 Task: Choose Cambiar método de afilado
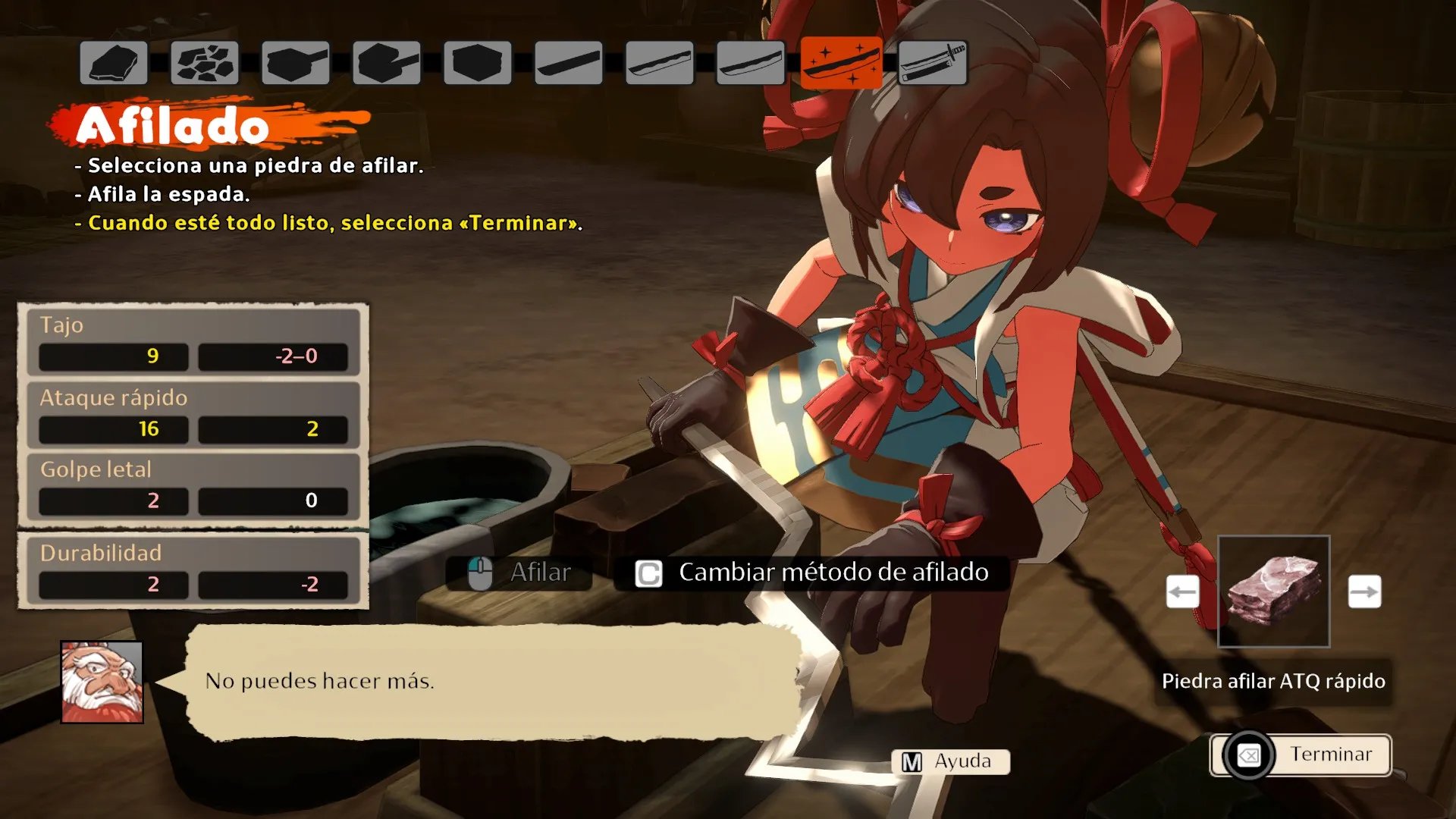click(811, 573)
